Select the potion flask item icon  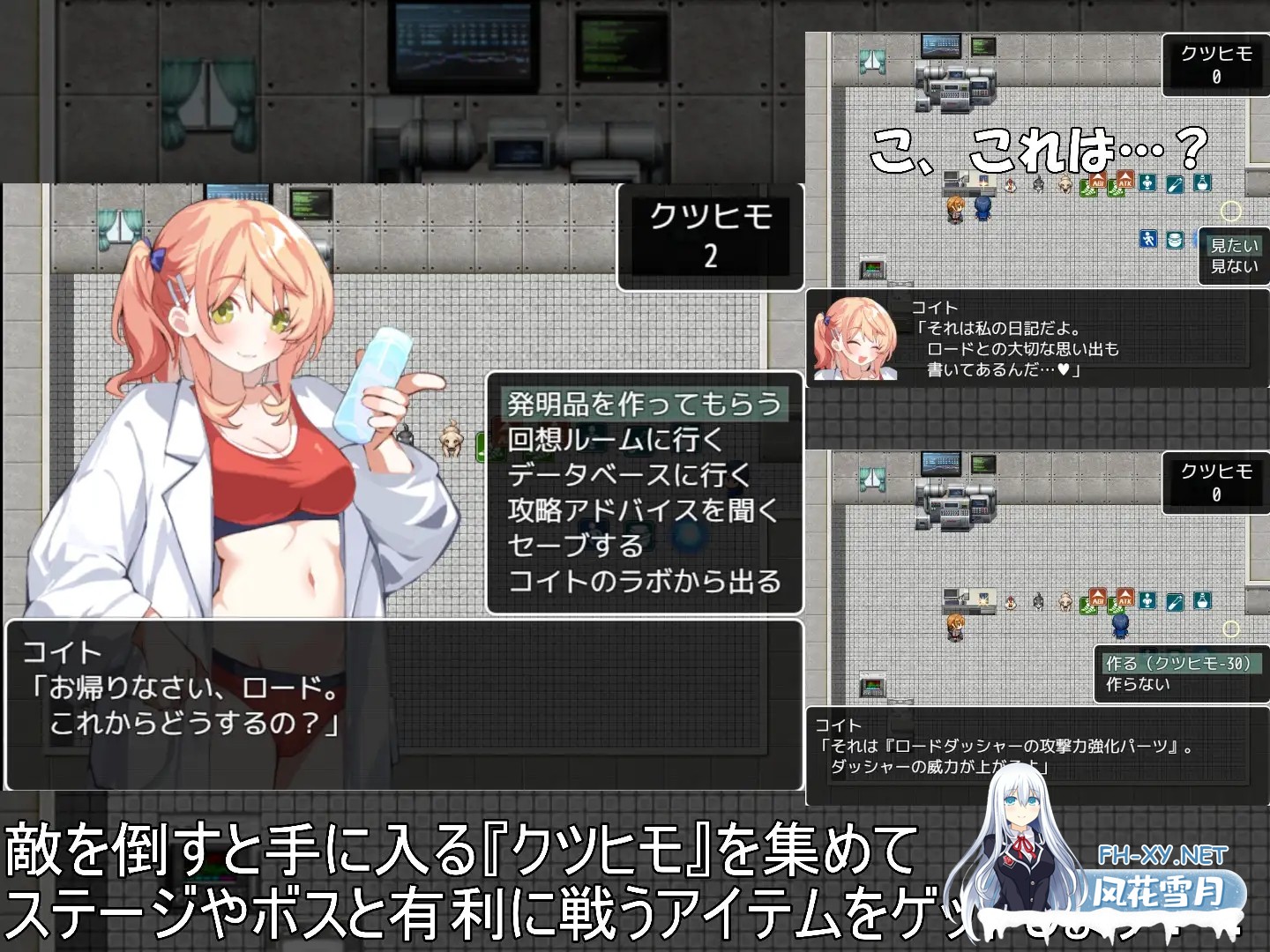tap(1202, 183)
